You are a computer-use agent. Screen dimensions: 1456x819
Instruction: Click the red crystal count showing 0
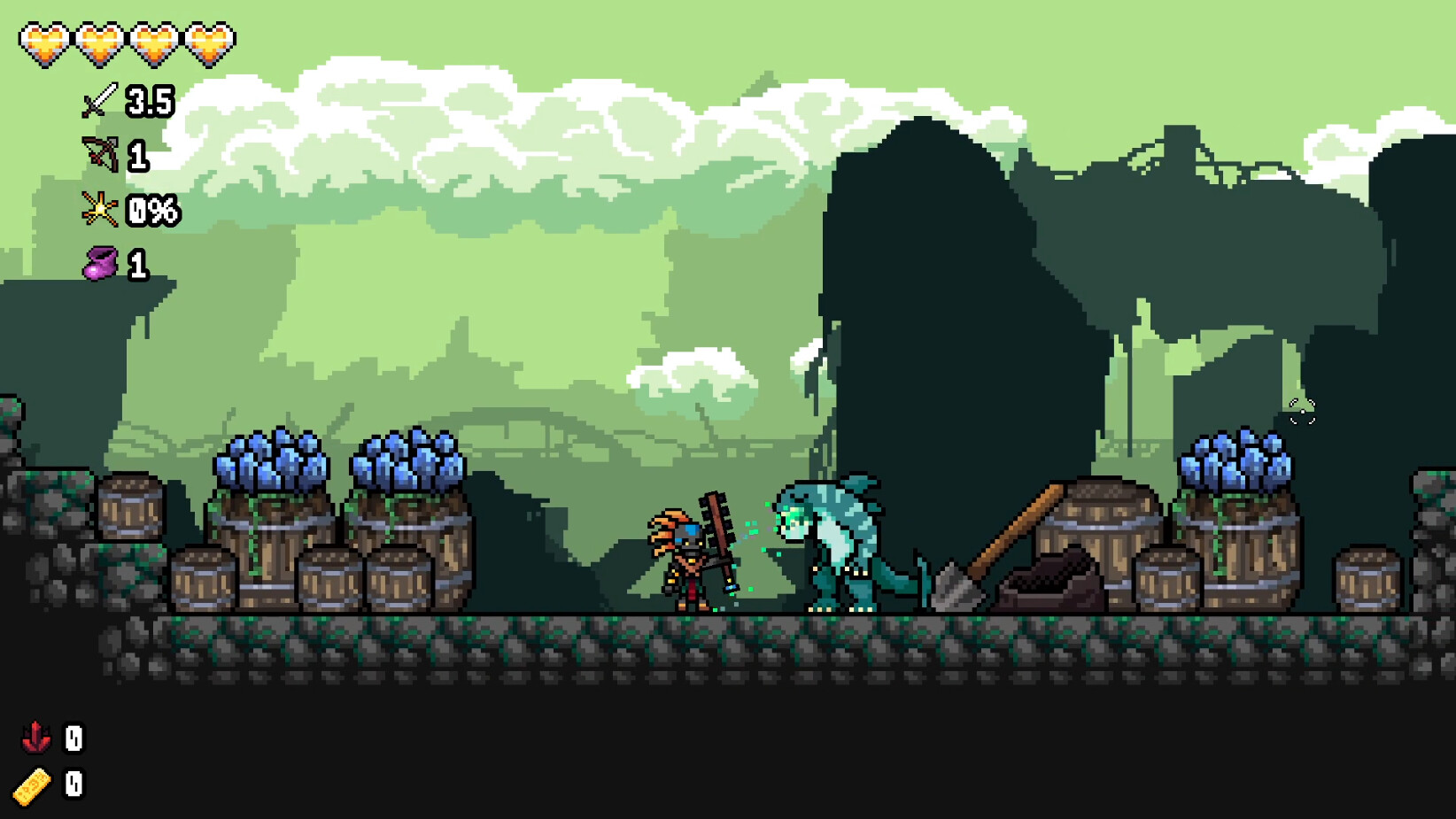click(74, 737)
